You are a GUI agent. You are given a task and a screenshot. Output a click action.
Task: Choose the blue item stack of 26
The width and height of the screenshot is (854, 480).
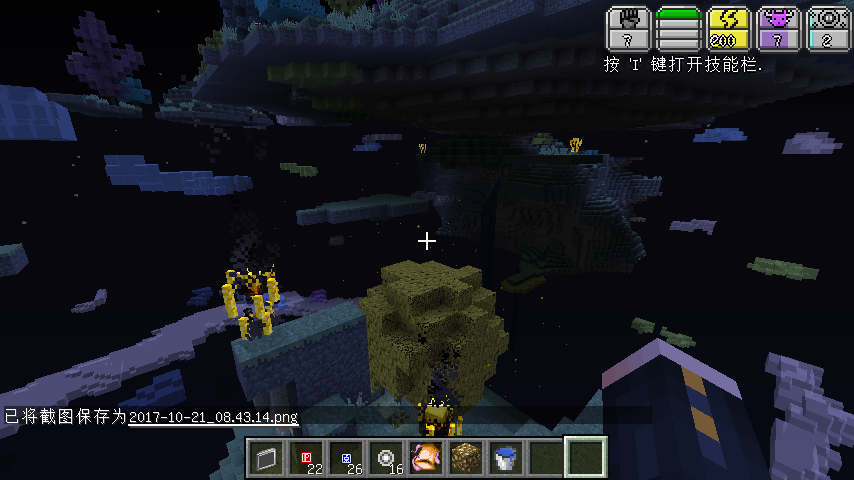(x=347, y=459)
